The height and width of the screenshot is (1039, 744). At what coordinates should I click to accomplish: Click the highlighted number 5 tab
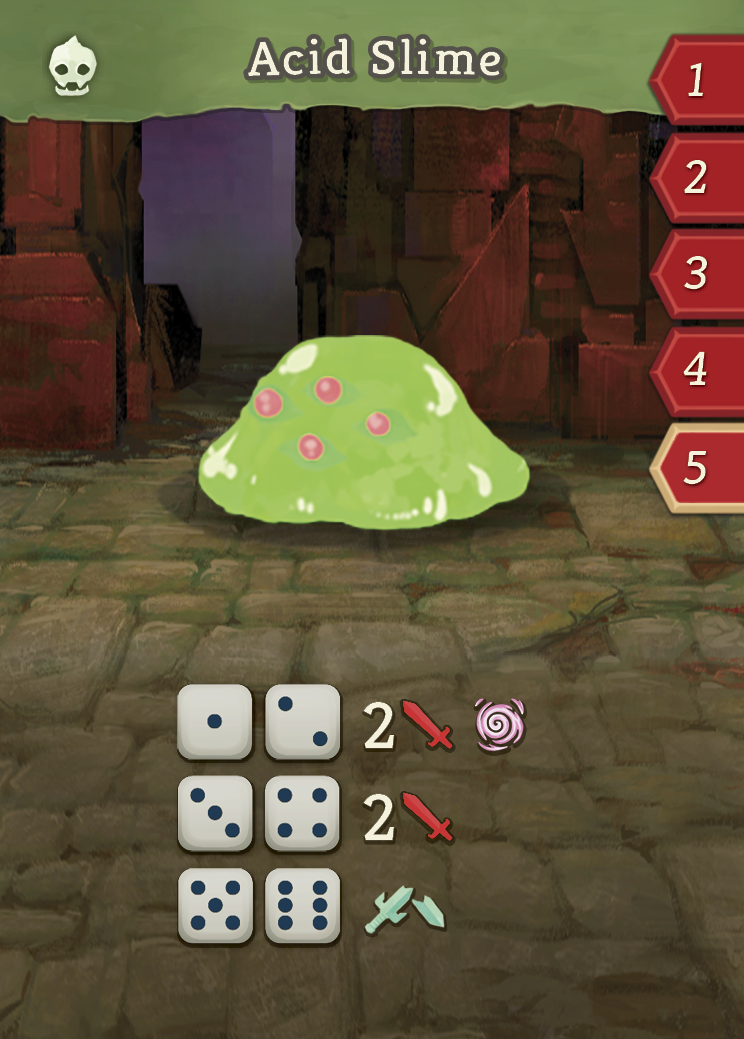click(x=699, y=467)
